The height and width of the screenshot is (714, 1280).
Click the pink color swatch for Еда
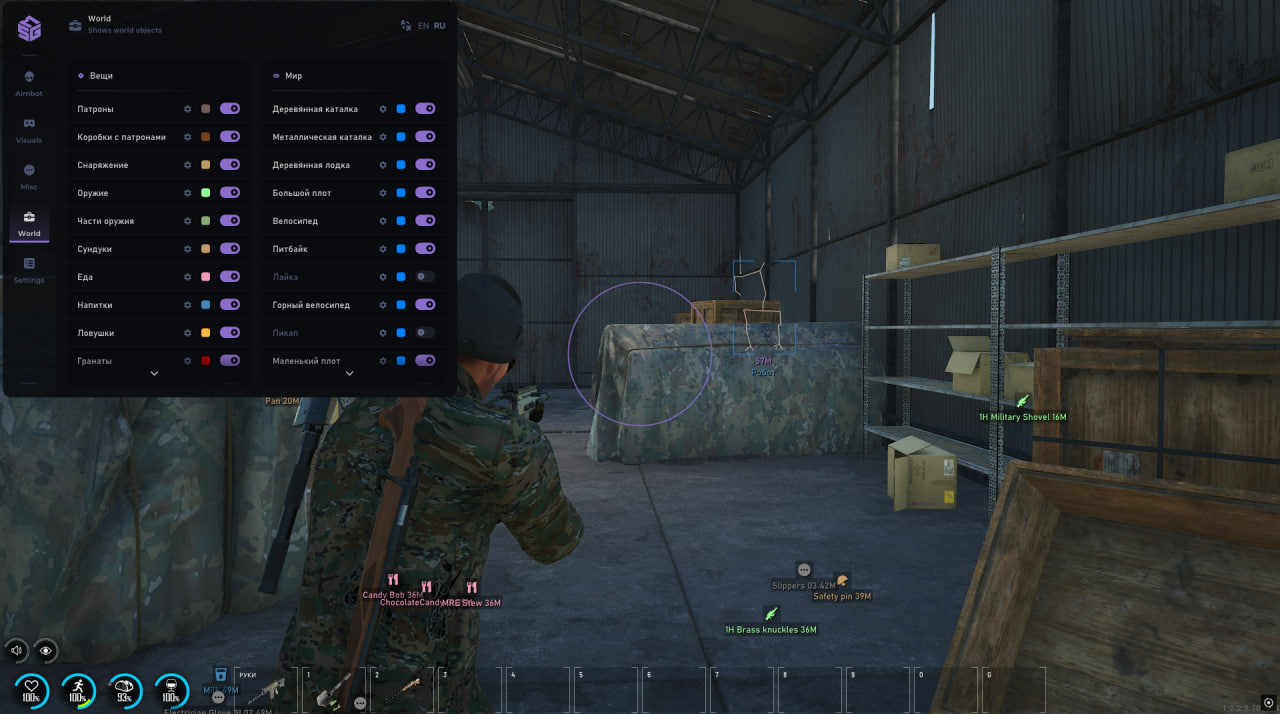(205, 276)
